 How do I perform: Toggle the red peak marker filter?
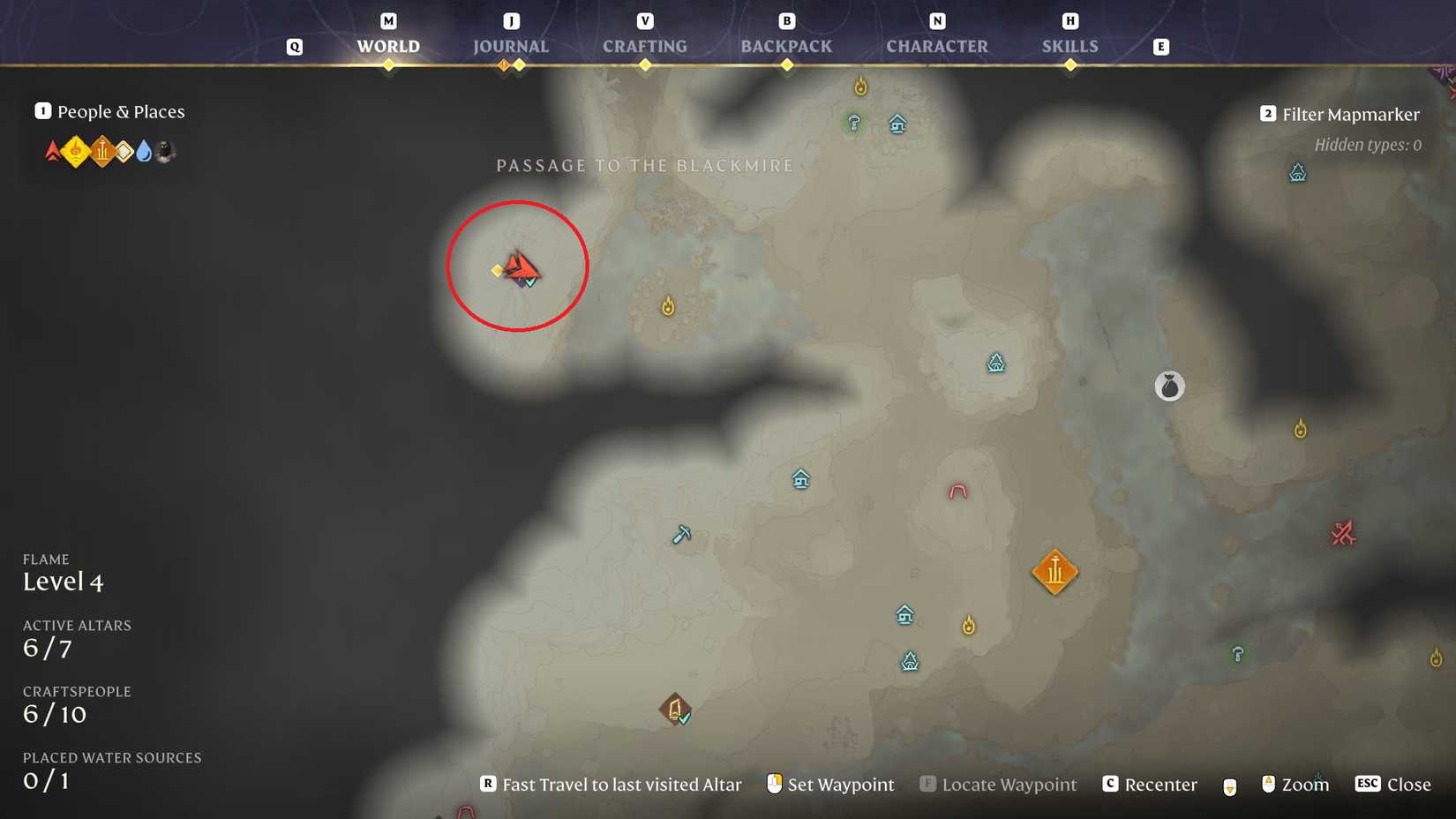click(51, 151)
